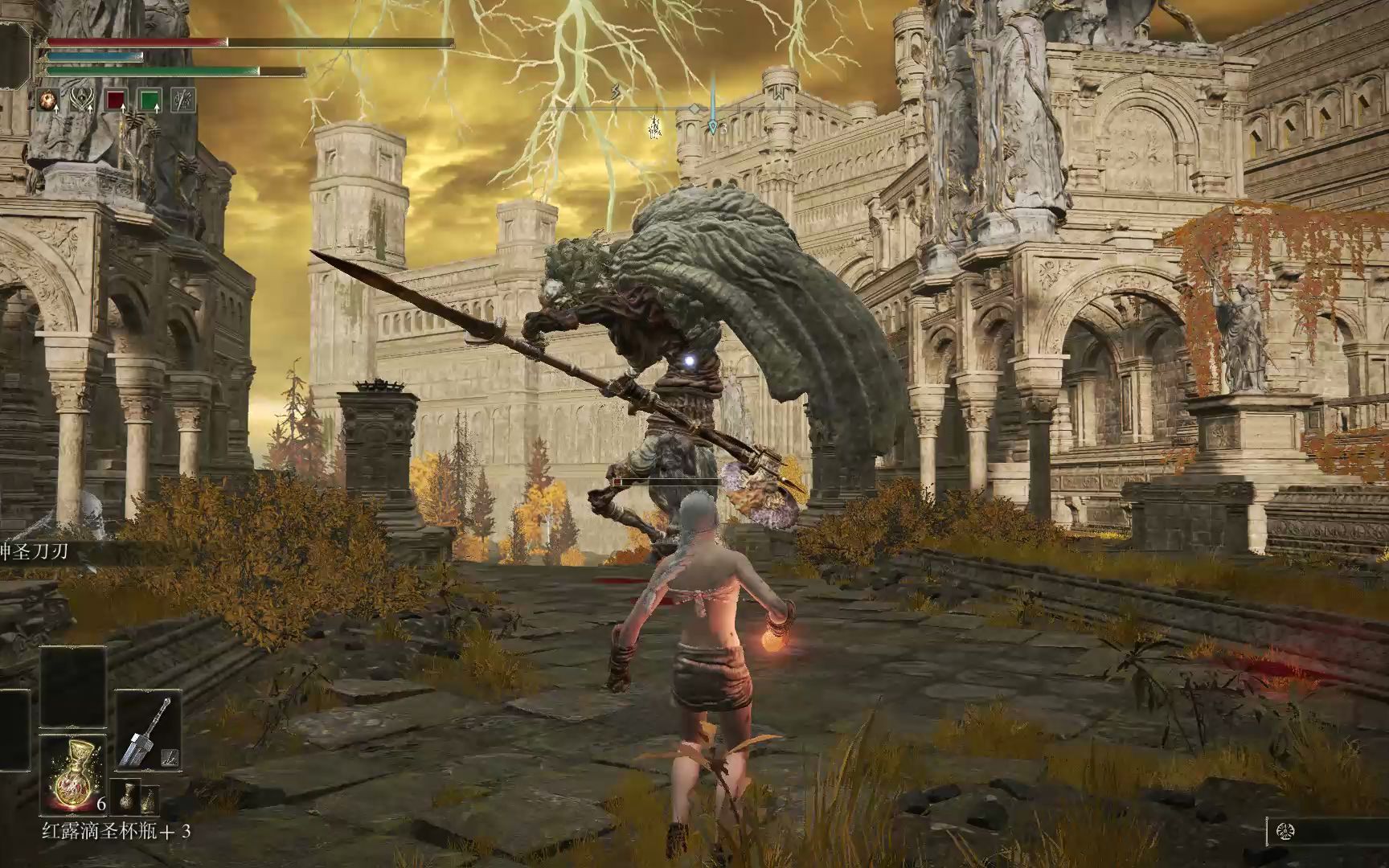This screenshot has width=1389, height=868.
Task: Click the green square buff icon
Action: 150,100
